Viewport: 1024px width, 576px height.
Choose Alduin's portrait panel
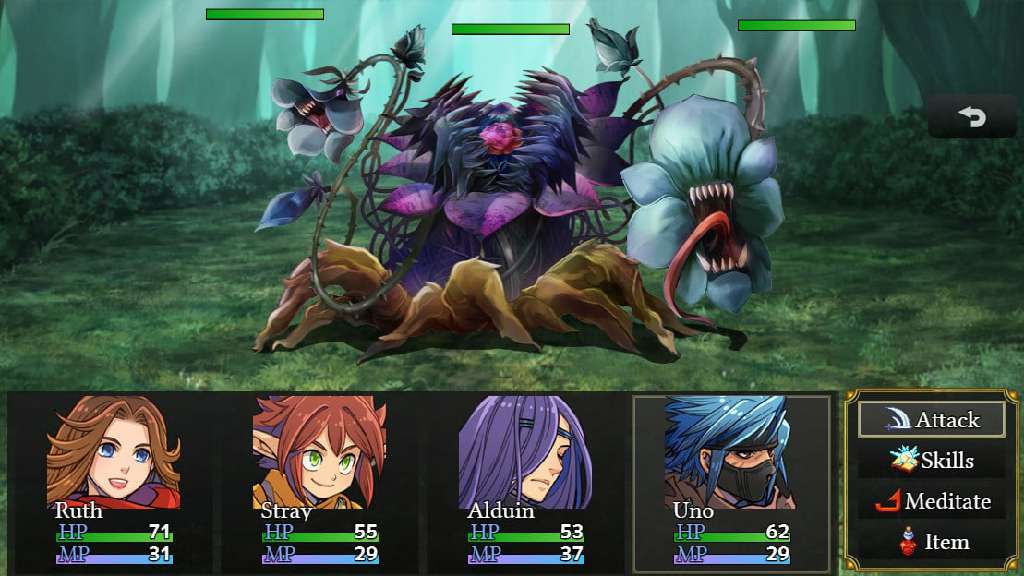click(526, 484)
